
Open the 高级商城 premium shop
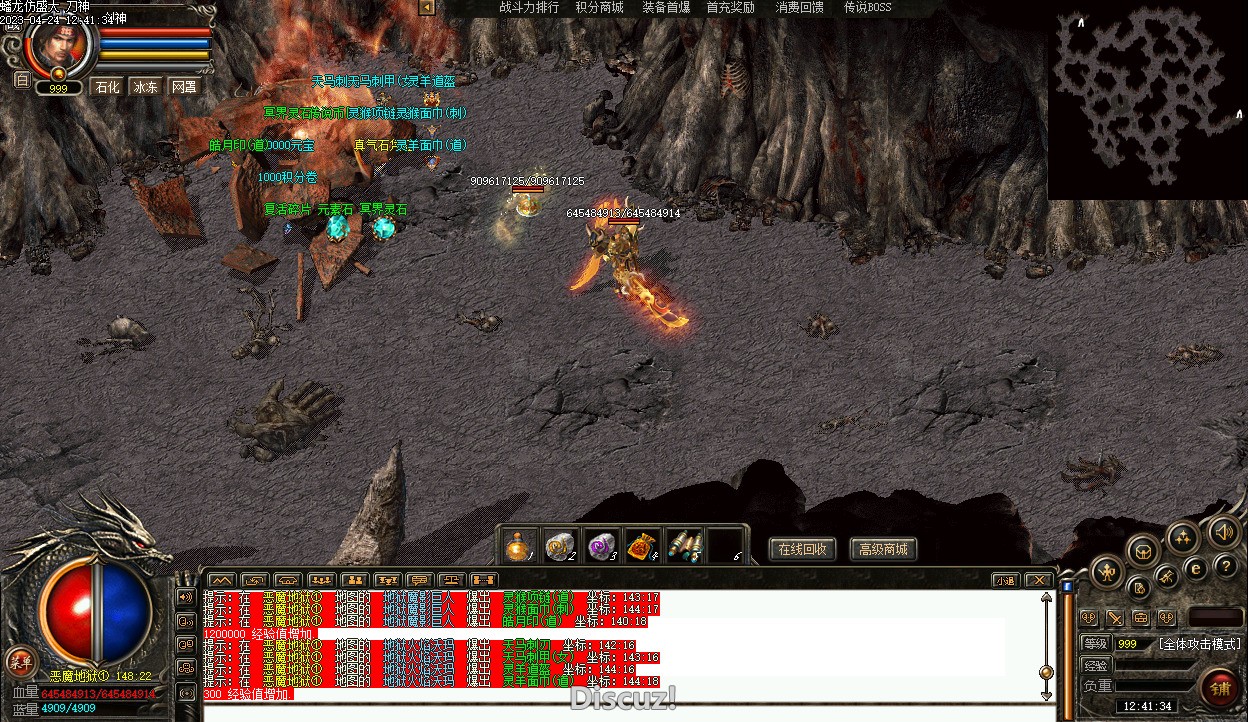point(884,549)
